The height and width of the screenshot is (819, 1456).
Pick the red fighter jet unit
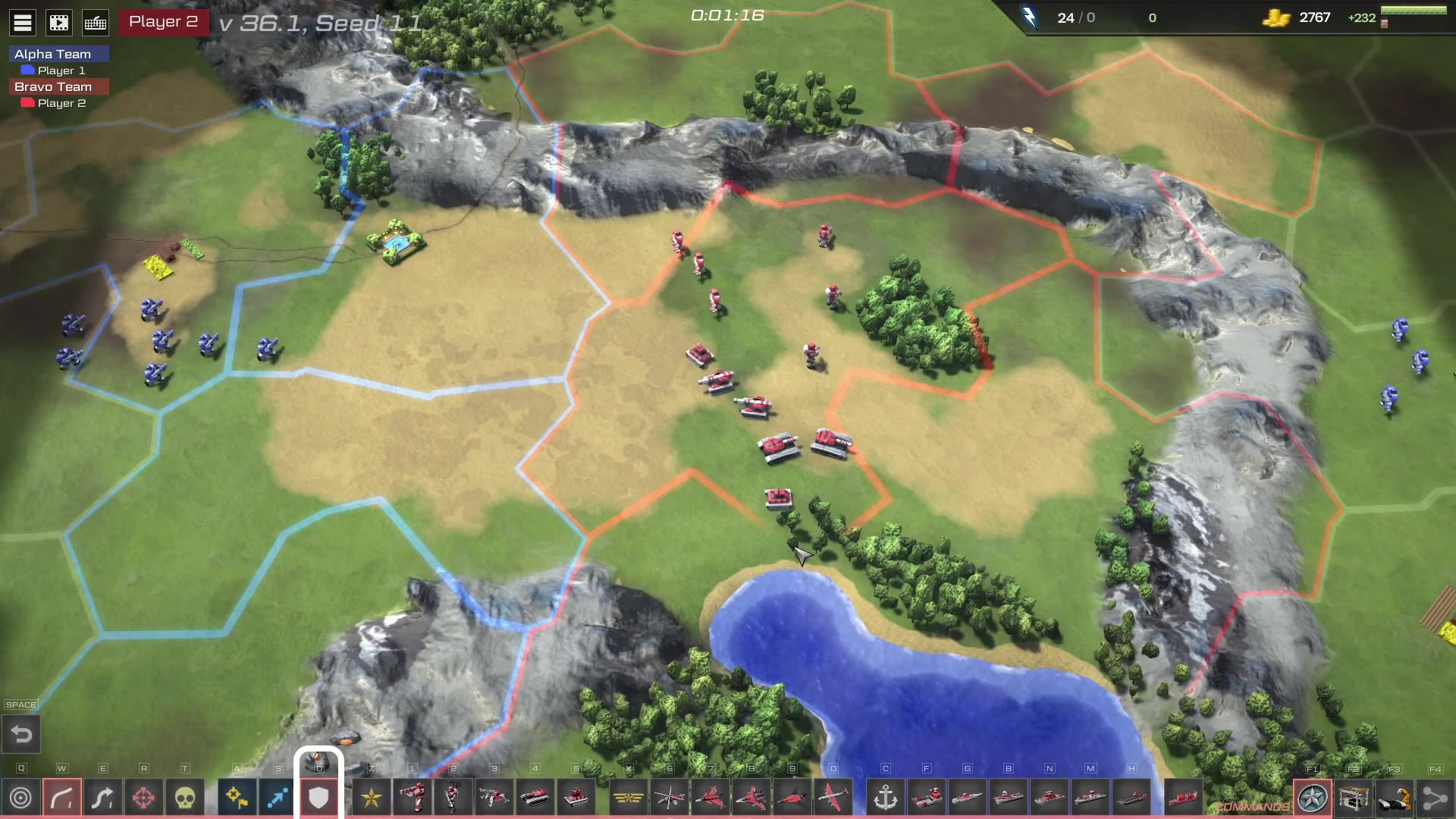710,798
